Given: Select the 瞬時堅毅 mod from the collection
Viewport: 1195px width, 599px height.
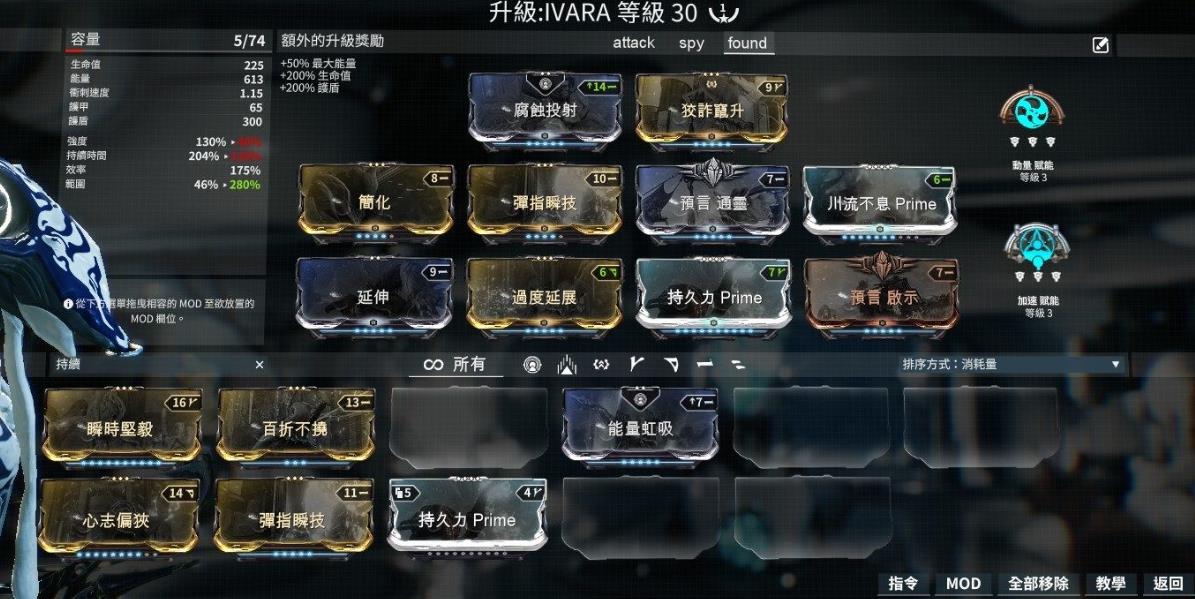Looking at the screenshot, I should 122,428.
